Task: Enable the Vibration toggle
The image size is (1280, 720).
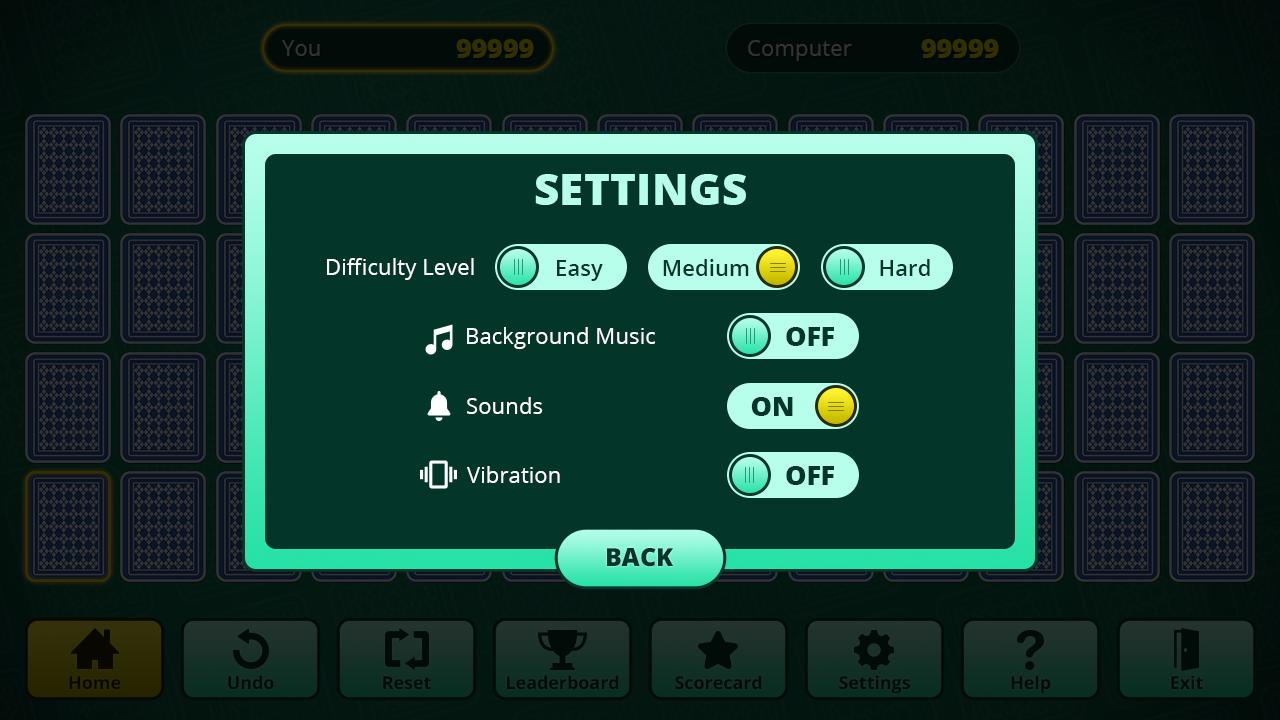Action: point(792,476)
